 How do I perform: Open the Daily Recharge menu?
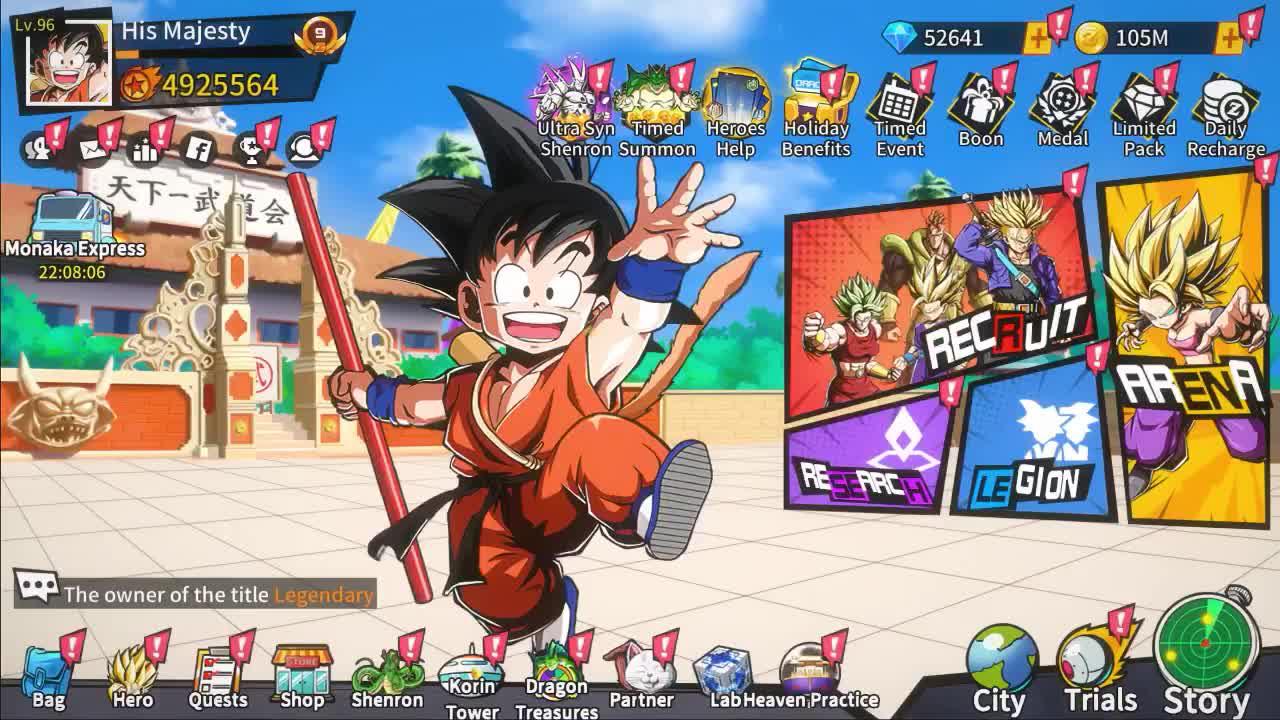click(x=1225, y=100)
